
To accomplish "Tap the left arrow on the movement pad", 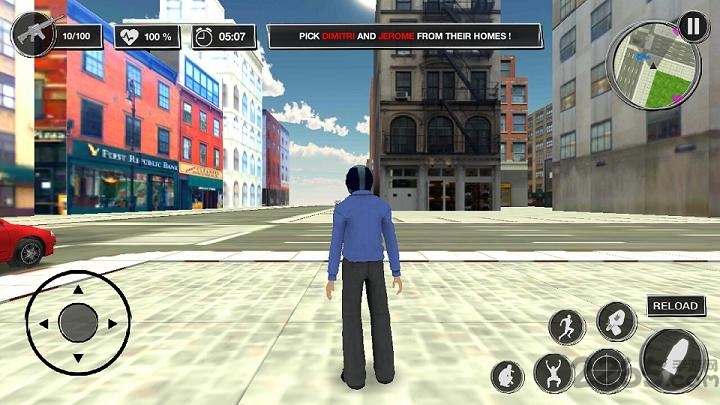I will [43, 324].
